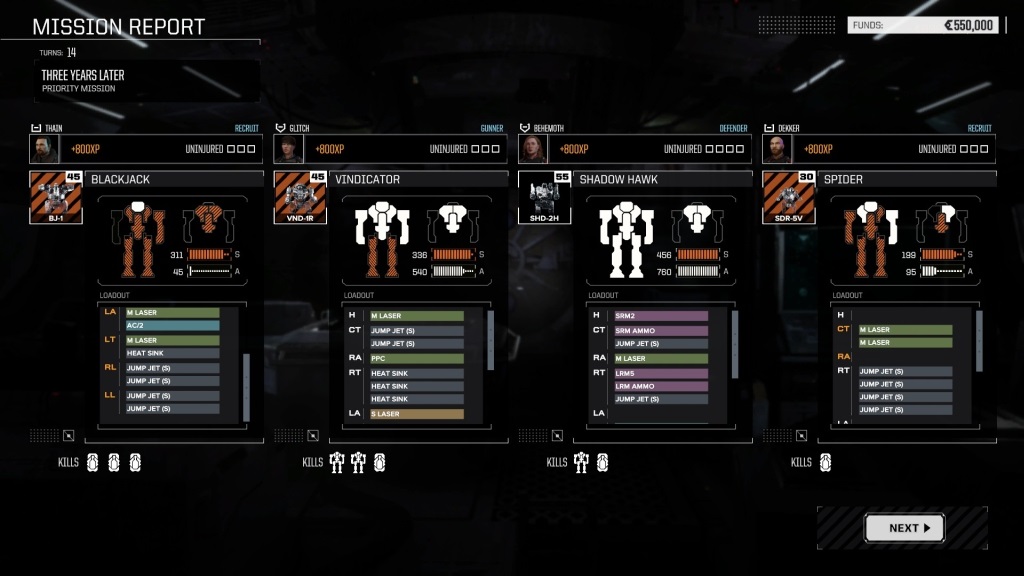Open the Blackjack BJ-1 mech thumbnail

click(x=56, y=197)
